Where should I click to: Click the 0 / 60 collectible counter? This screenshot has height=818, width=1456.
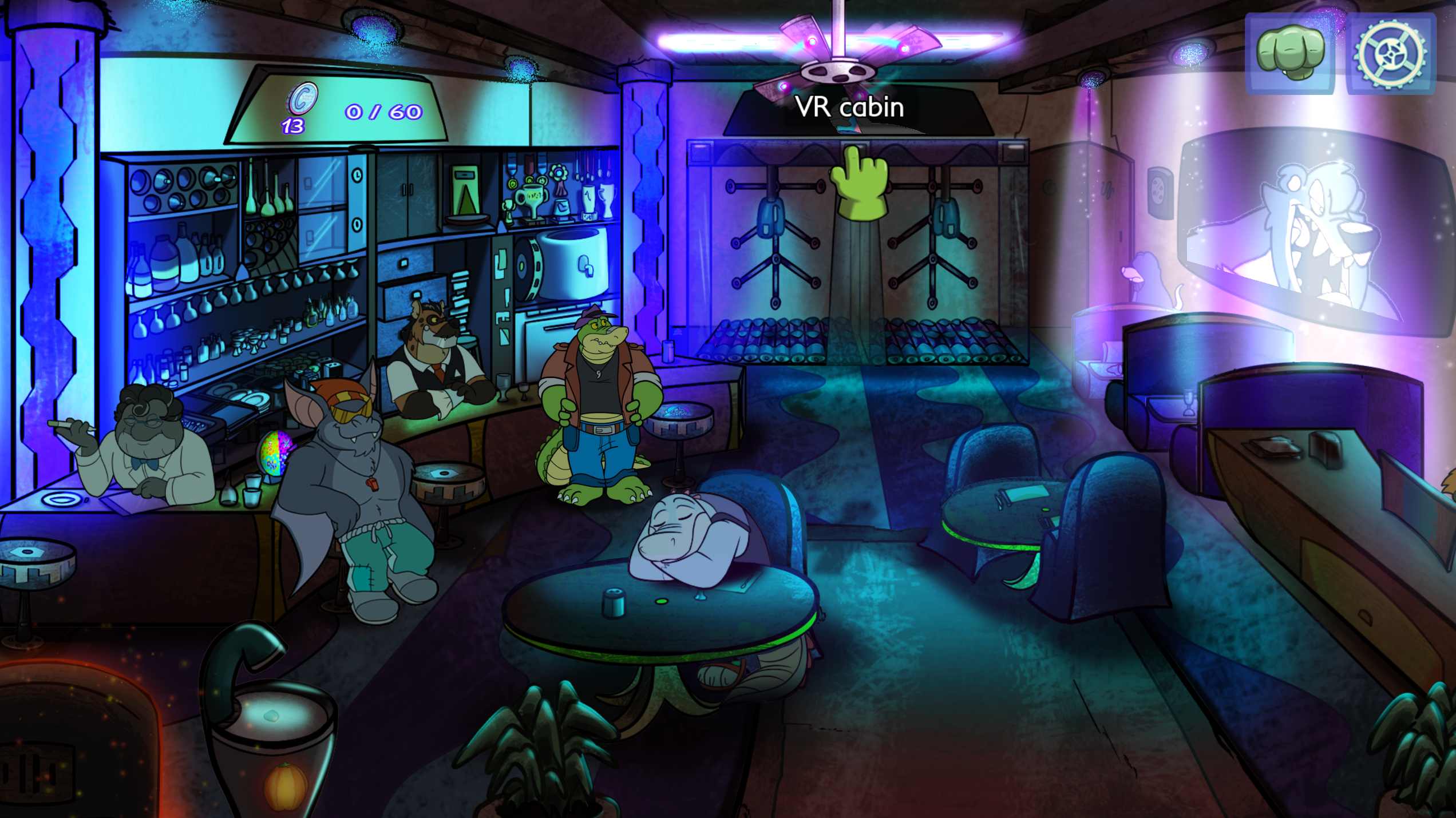coord(381,112)
